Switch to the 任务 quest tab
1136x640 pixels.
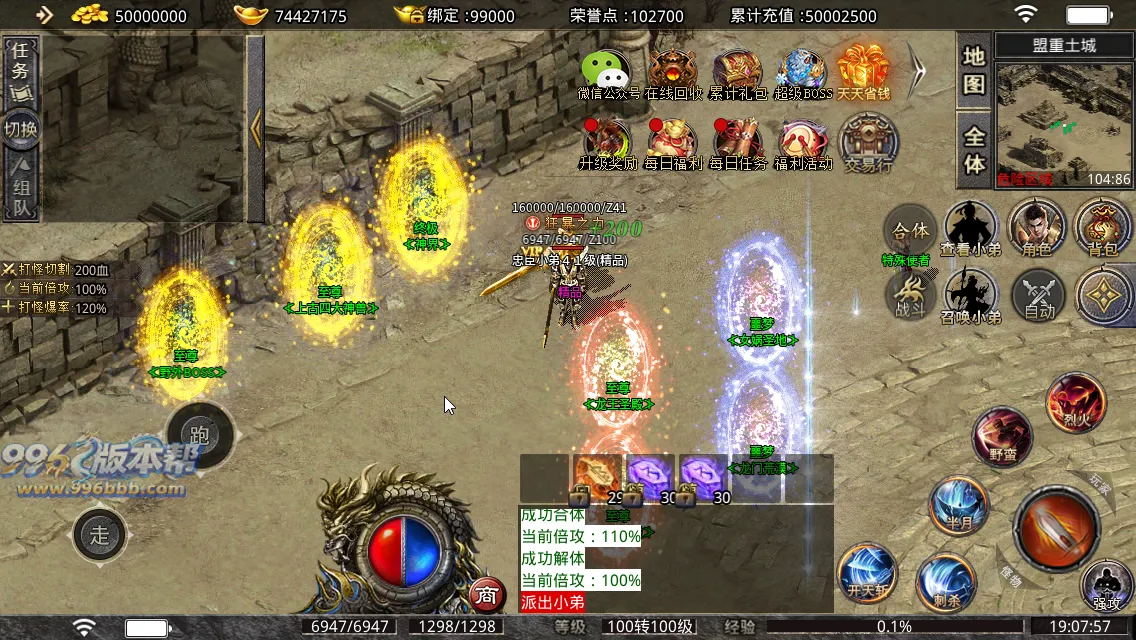click(20, 72)
